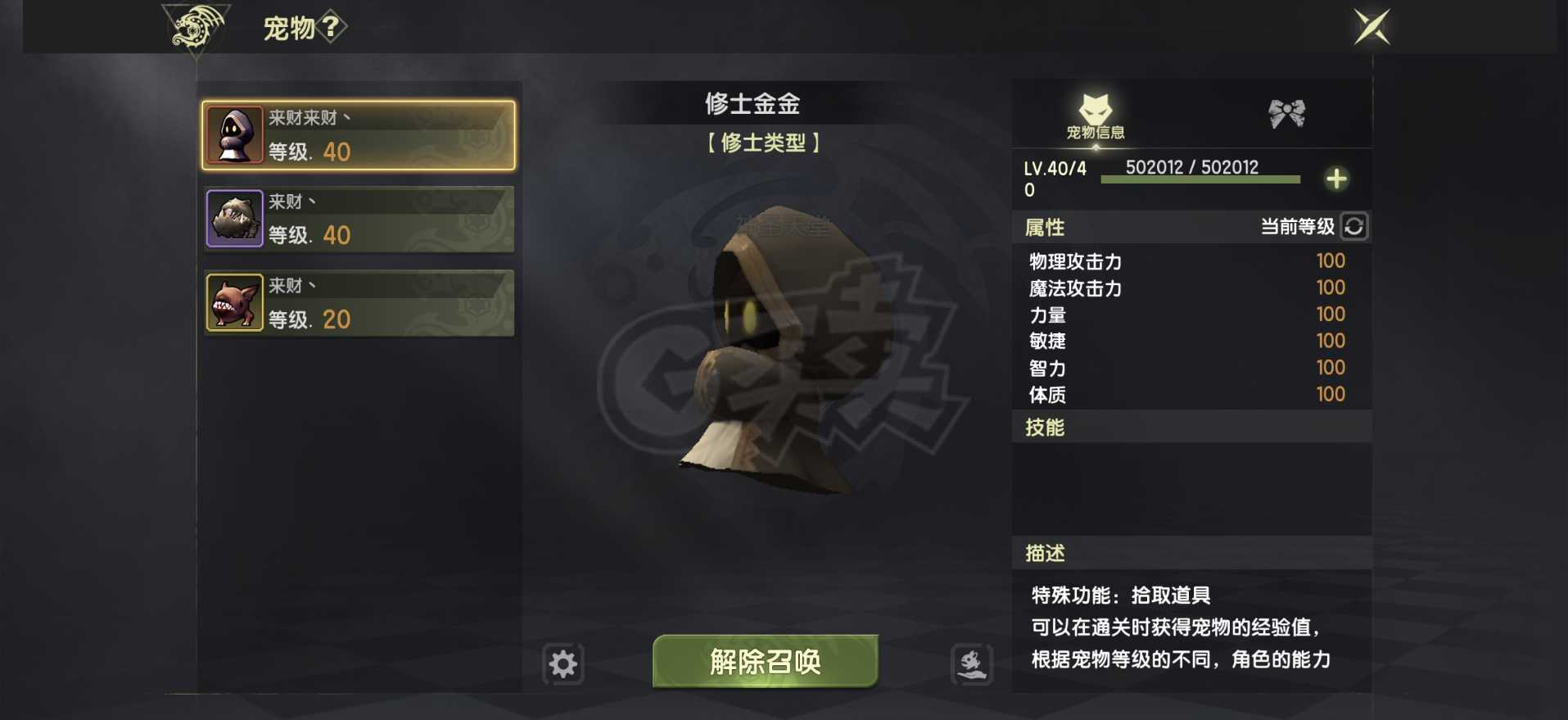Select the hooded pet 来财来财丶 level 40
This screenshot has height=720, width=1568.
[358, 135]
